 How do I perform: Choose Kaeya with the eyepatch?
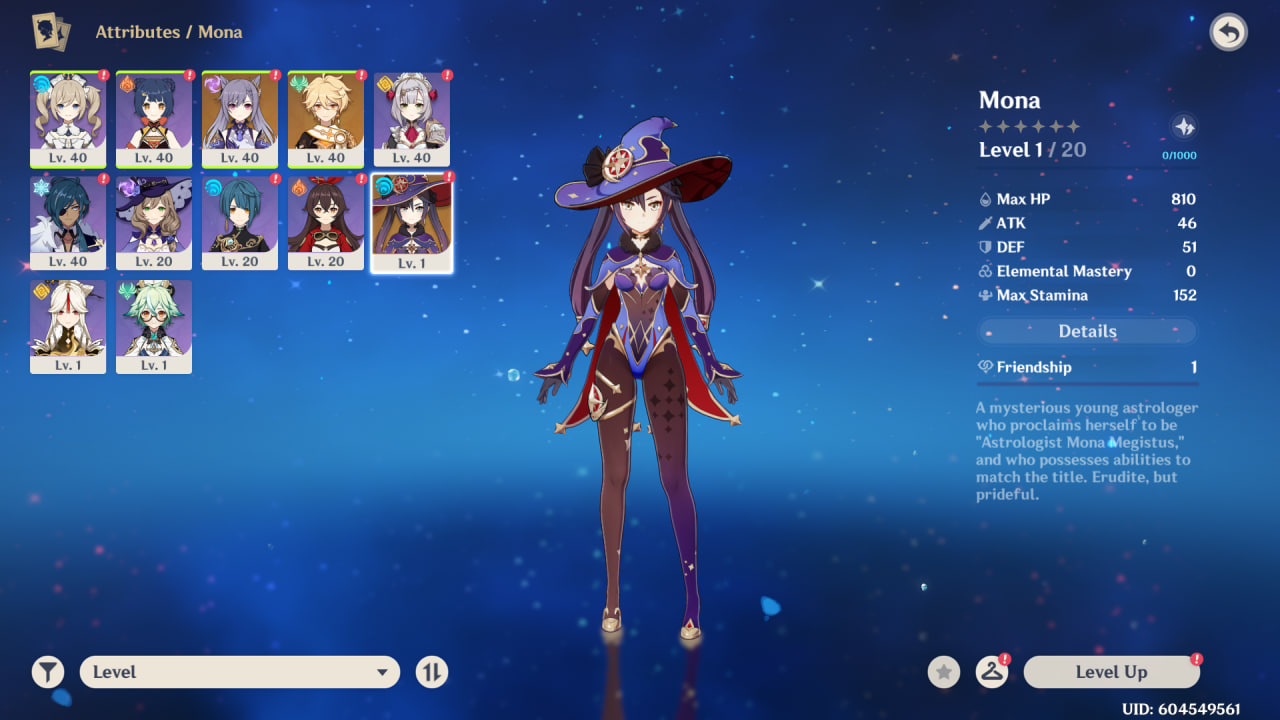(x=68, y=222)
